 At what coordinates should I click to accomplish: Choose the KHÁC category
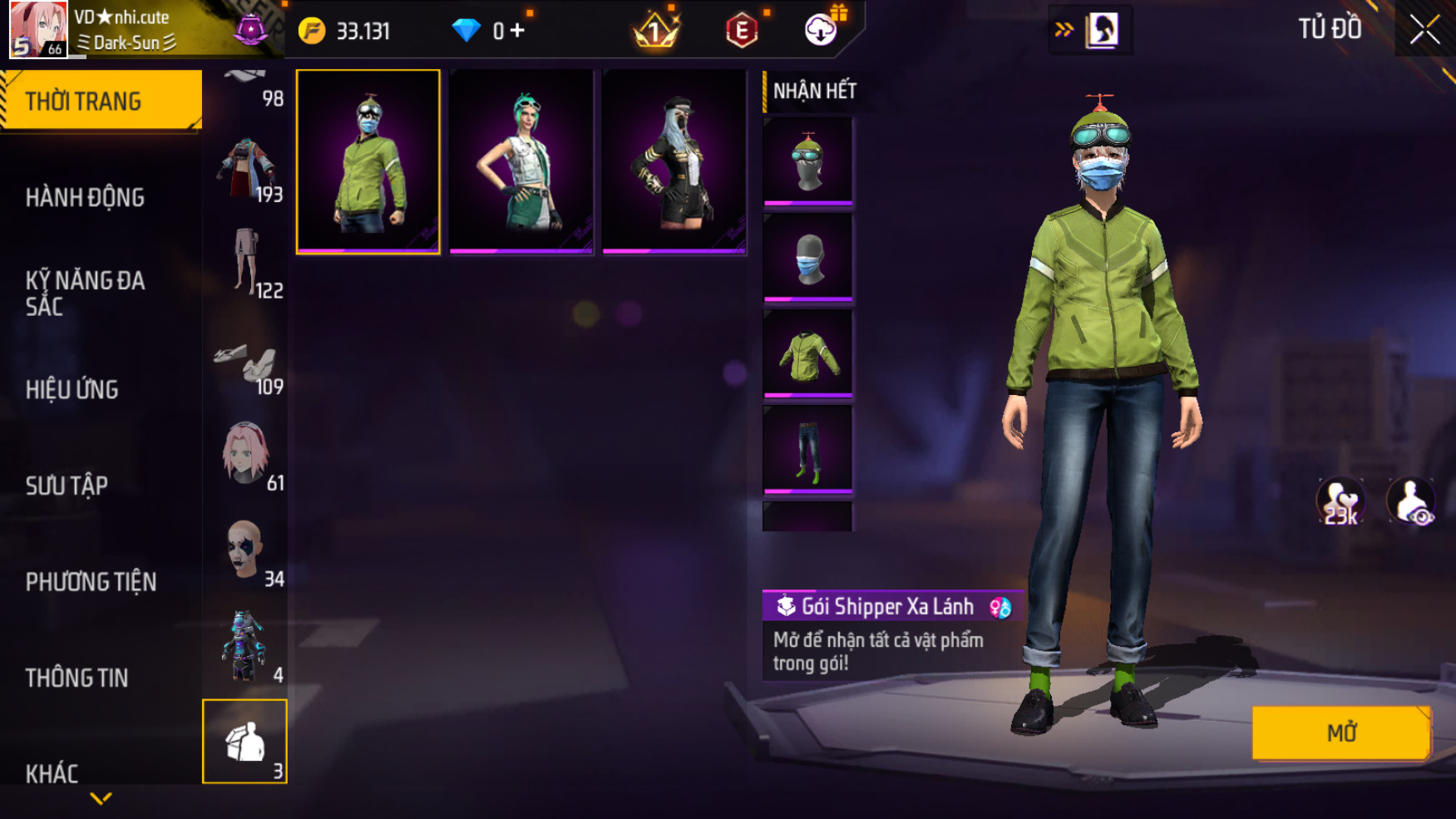(x=52, y=773)
